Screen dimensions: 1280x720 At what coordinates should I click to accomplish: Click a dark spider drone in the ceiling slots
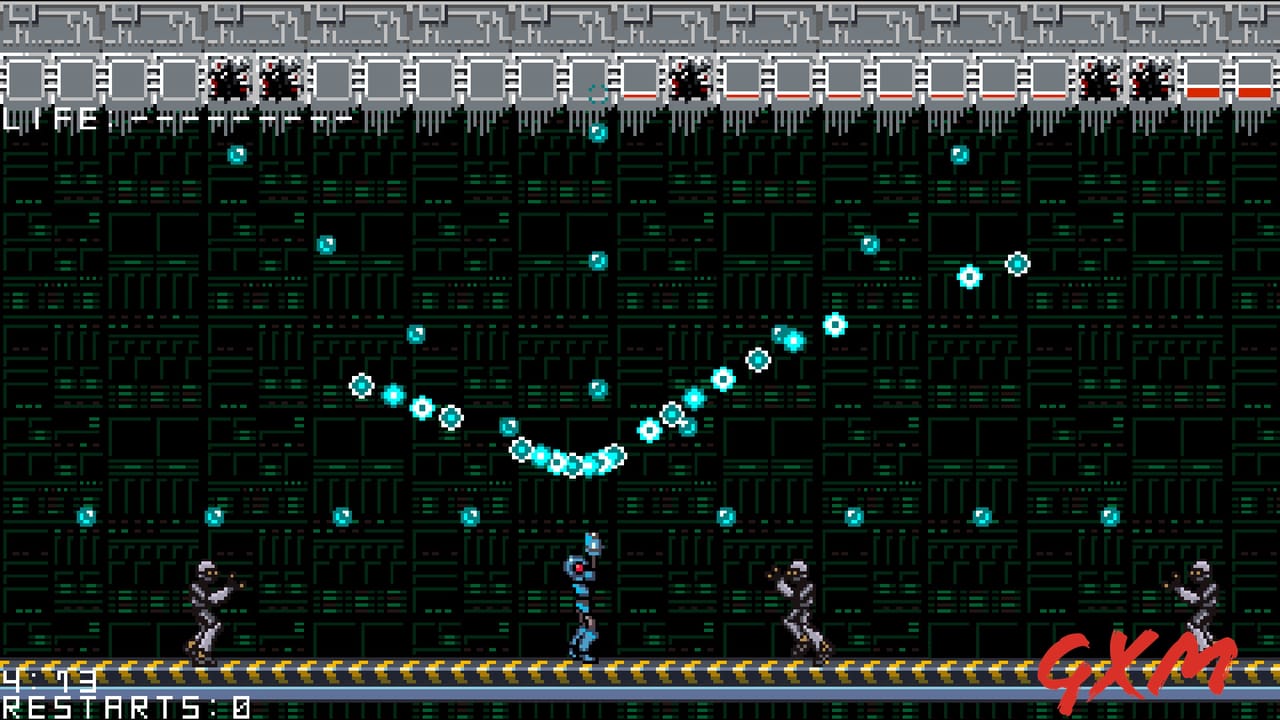click(228, 80)
